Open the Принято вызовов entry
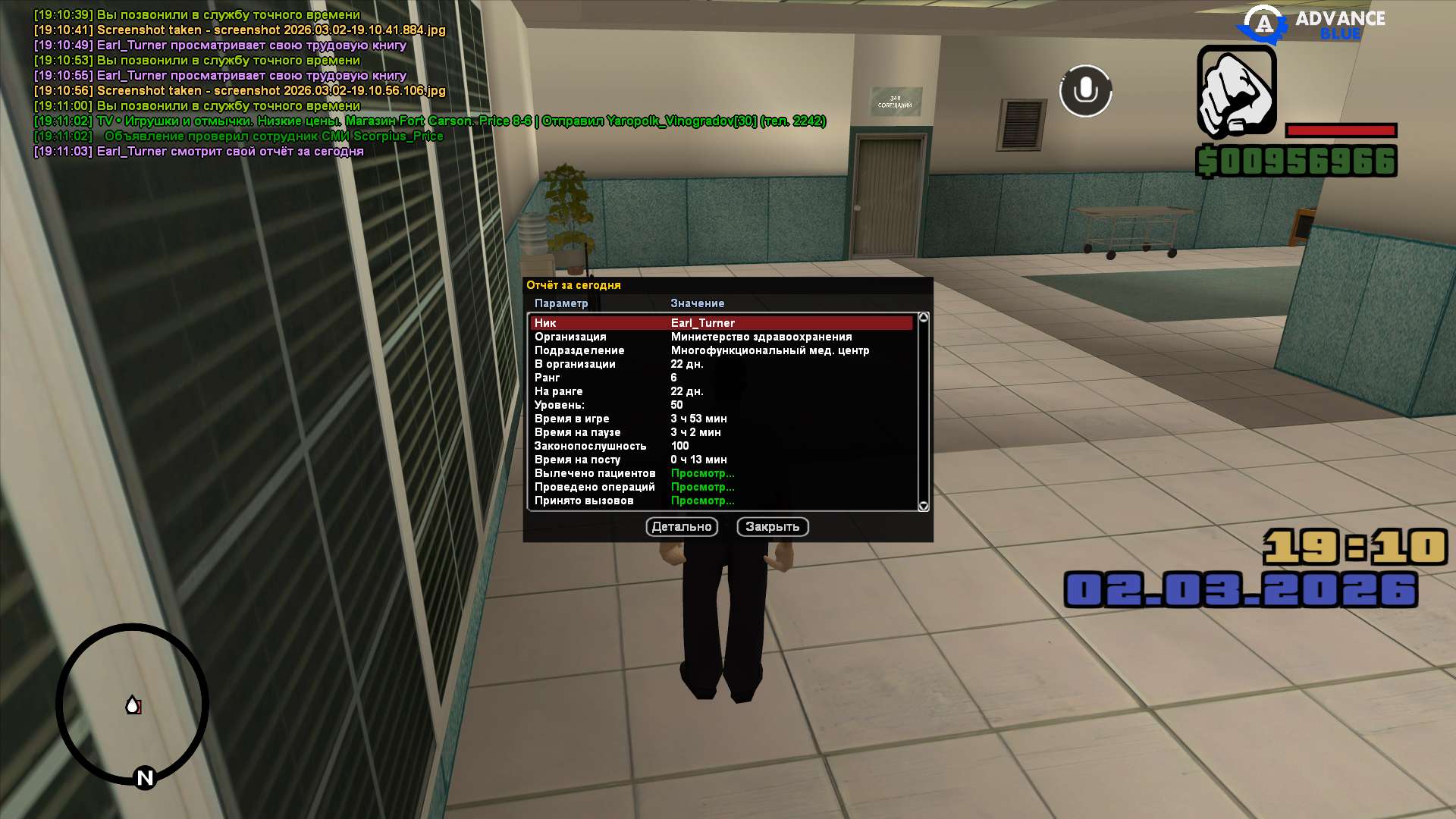Viewport: 1456px width, 819px height. tap(702, 500)
